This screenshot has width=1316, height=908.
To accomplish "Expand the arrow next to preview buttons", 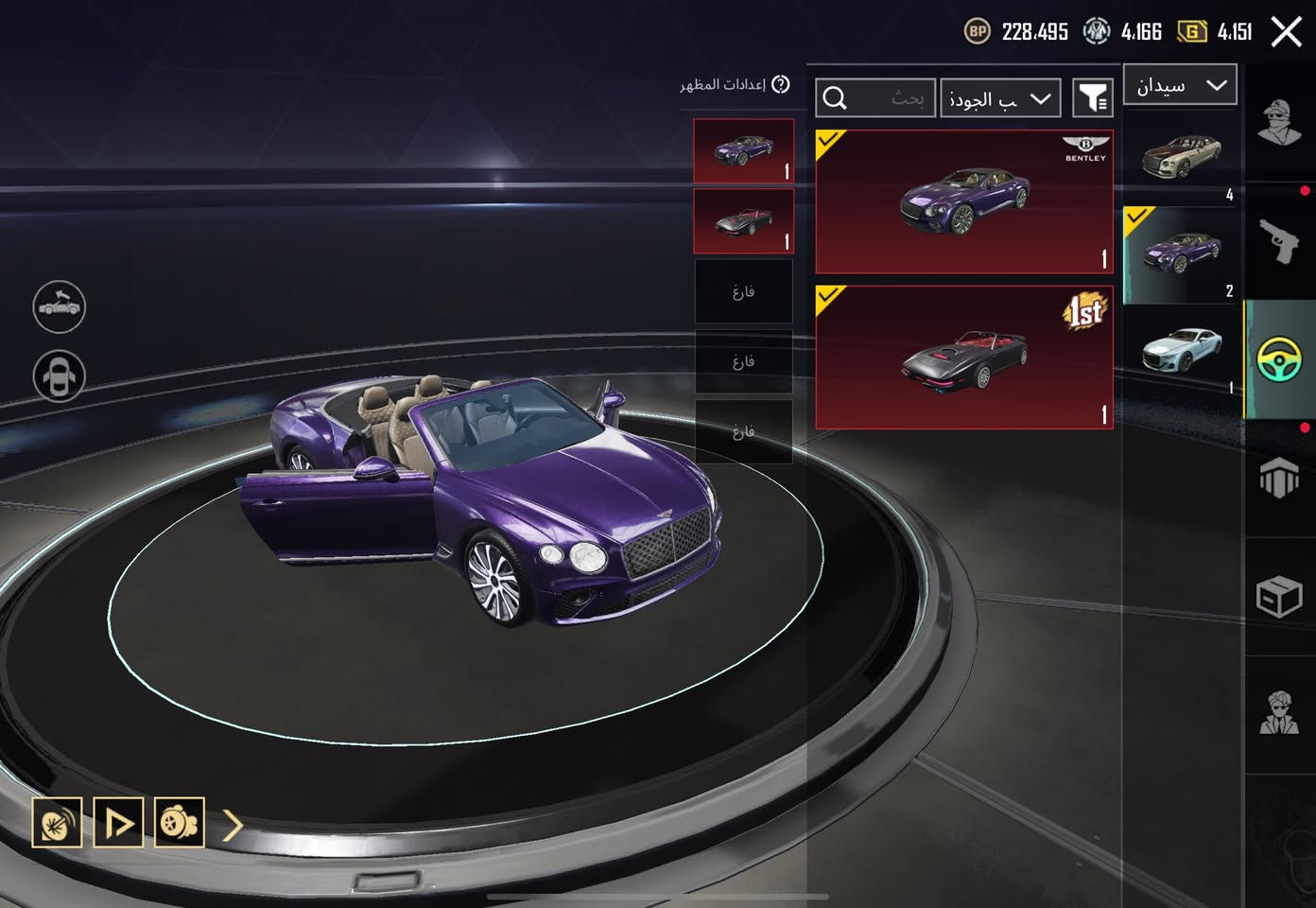I will (234, 825).
